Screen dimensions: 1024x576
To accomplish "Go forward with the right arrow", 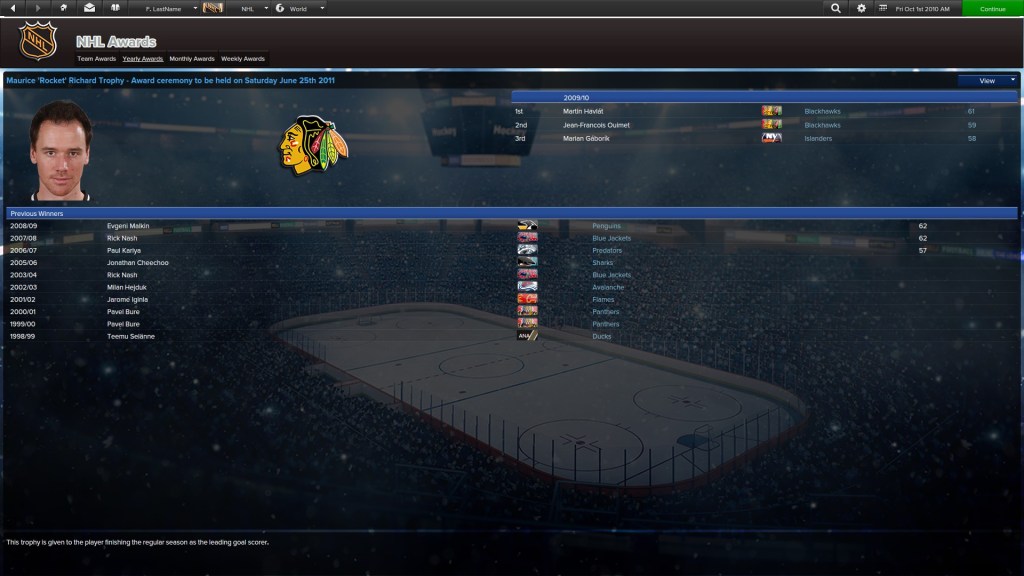I will pos(38,8).
